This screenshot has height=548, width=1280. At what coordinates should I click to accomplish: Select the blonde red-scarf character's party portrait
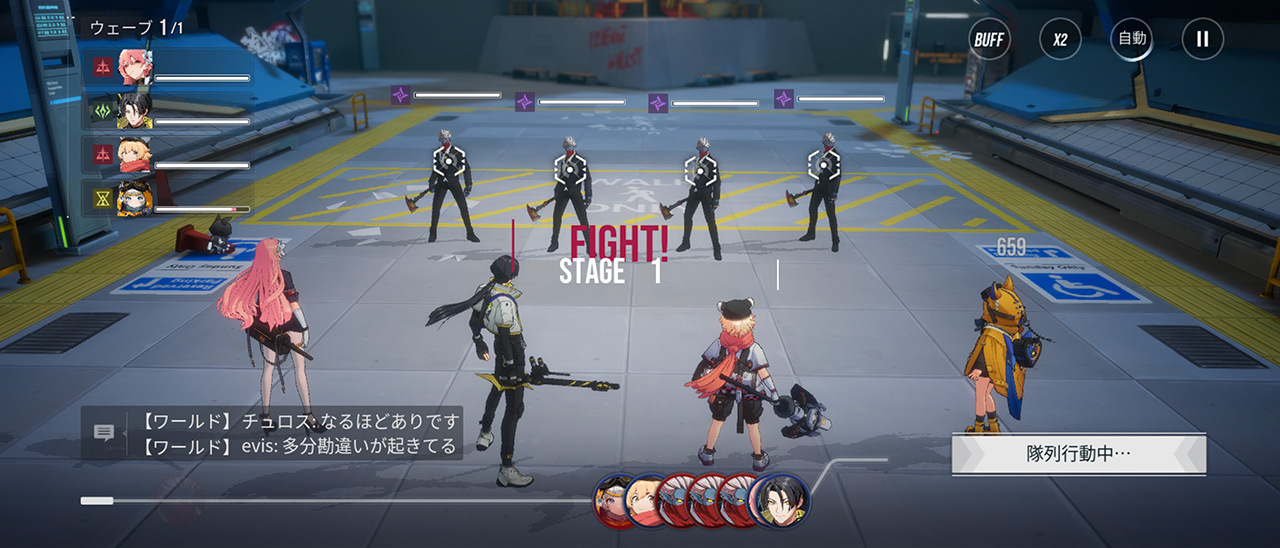pos(135,154)
